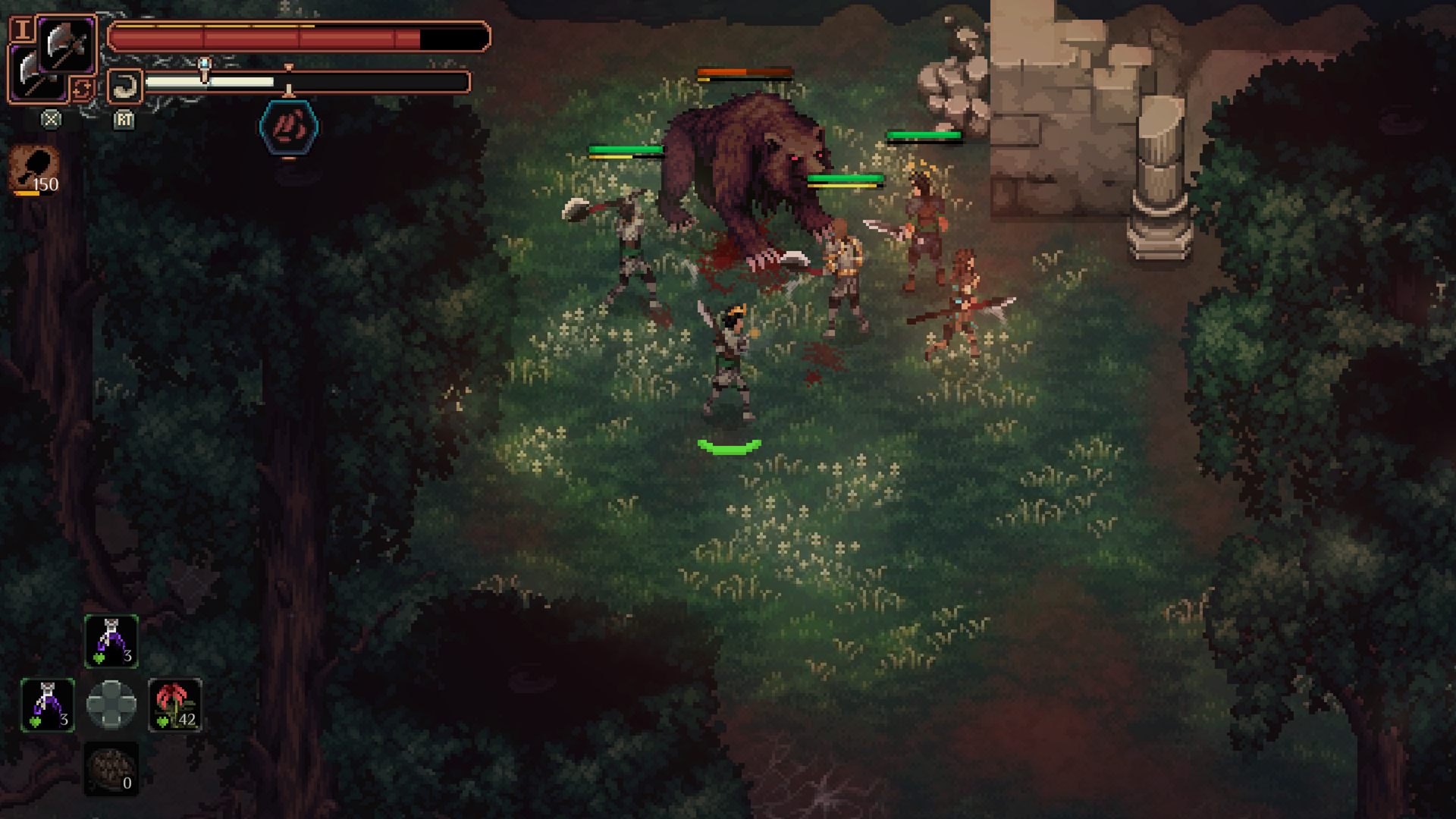Select the active battle axe weapon slot
Image resolution: width=1456 pixels, height=819 pixels.
point(66,44)
